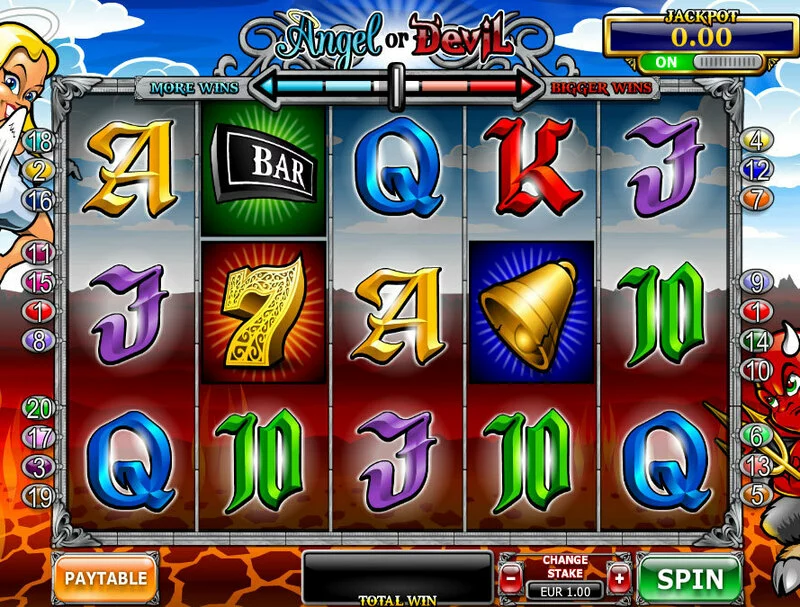The width and height of the screenshot is (800, 607).
Task: Click the Angel or Devil slider handle
Action: 397,85
